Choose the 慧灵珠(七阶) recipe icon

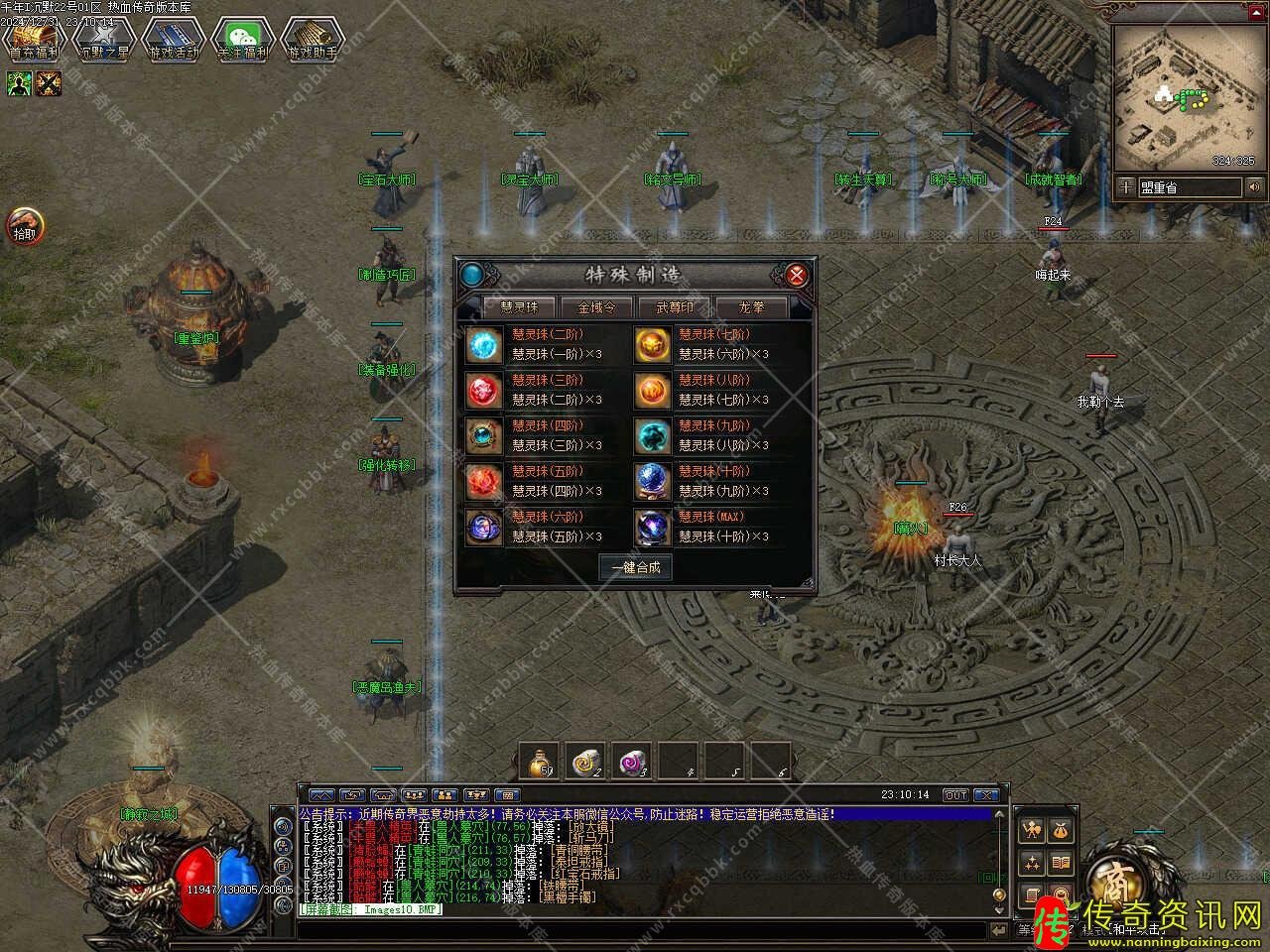[653, 344]
